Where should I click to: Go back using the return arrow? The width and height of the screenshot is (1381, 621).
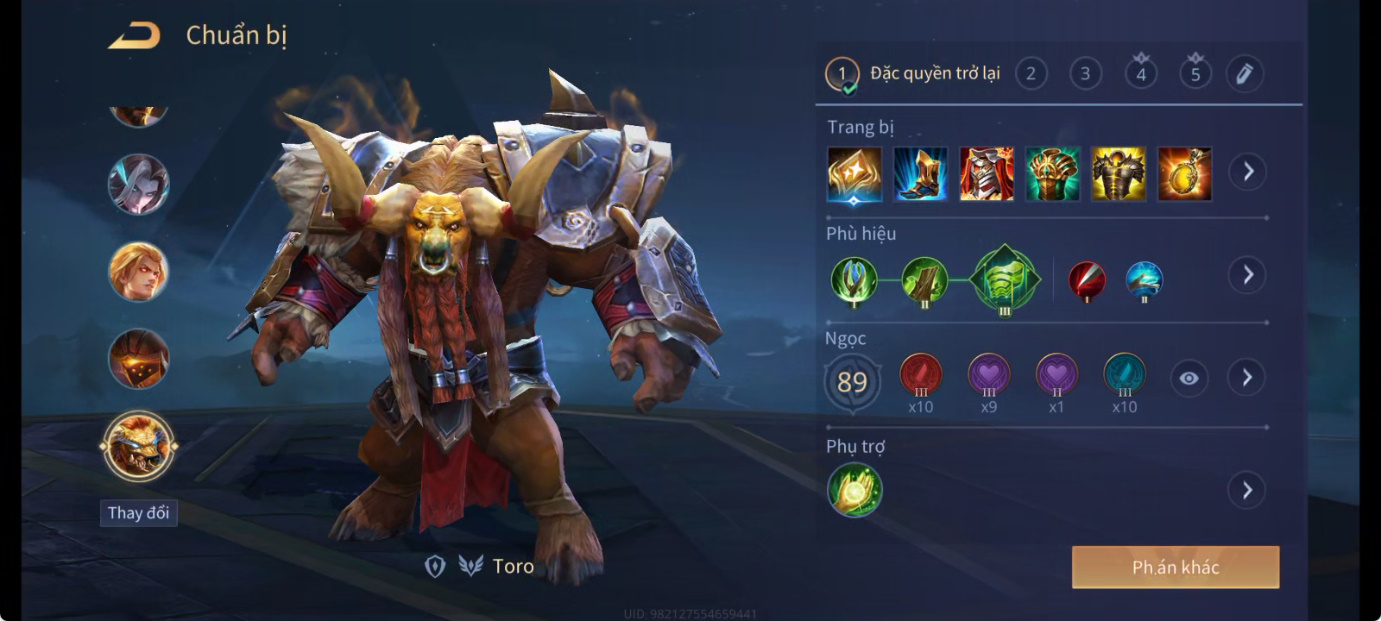134,37
